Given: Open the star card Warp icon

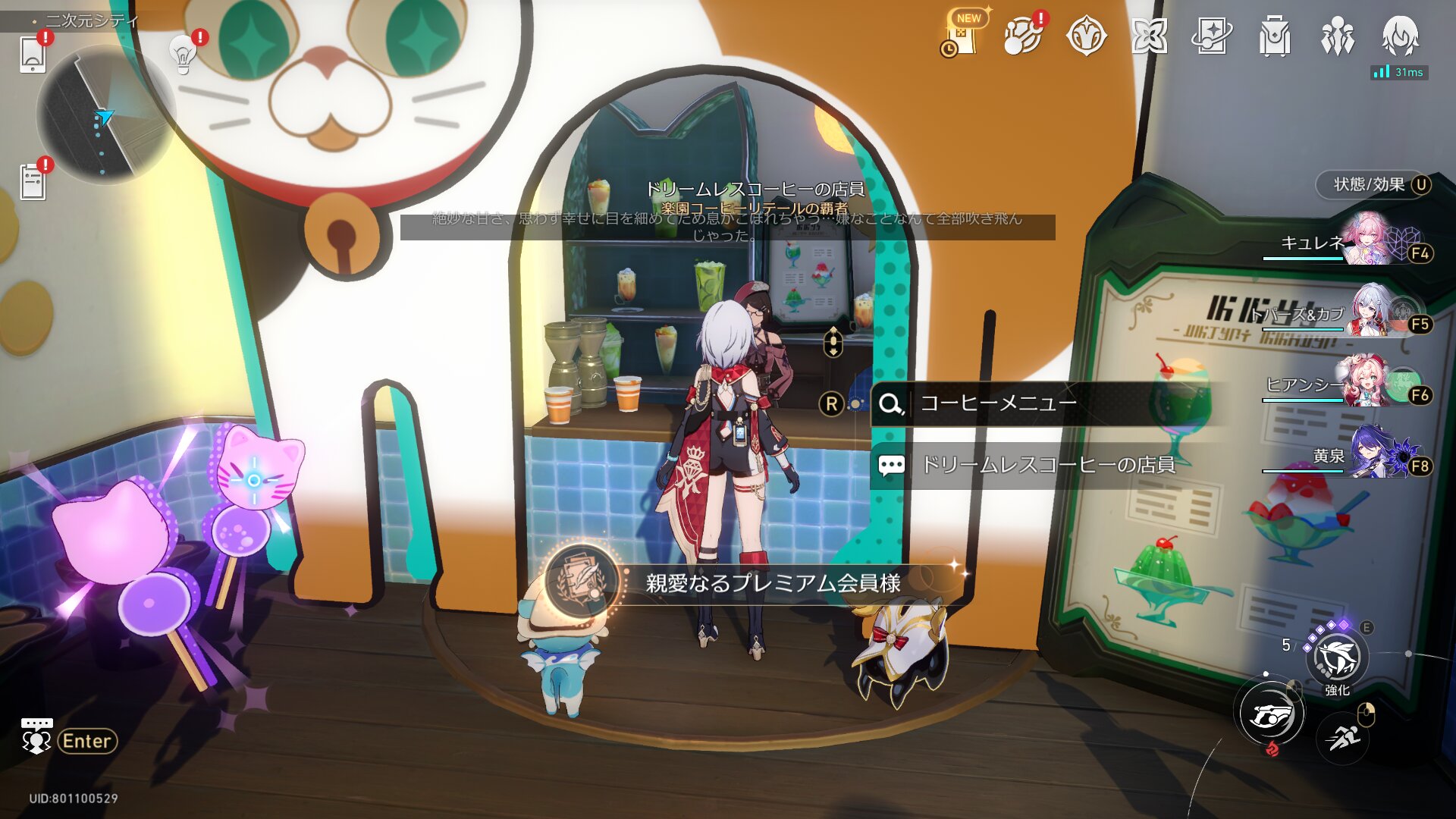Looking at the screenshot, I should click(x=1211, y=36).
